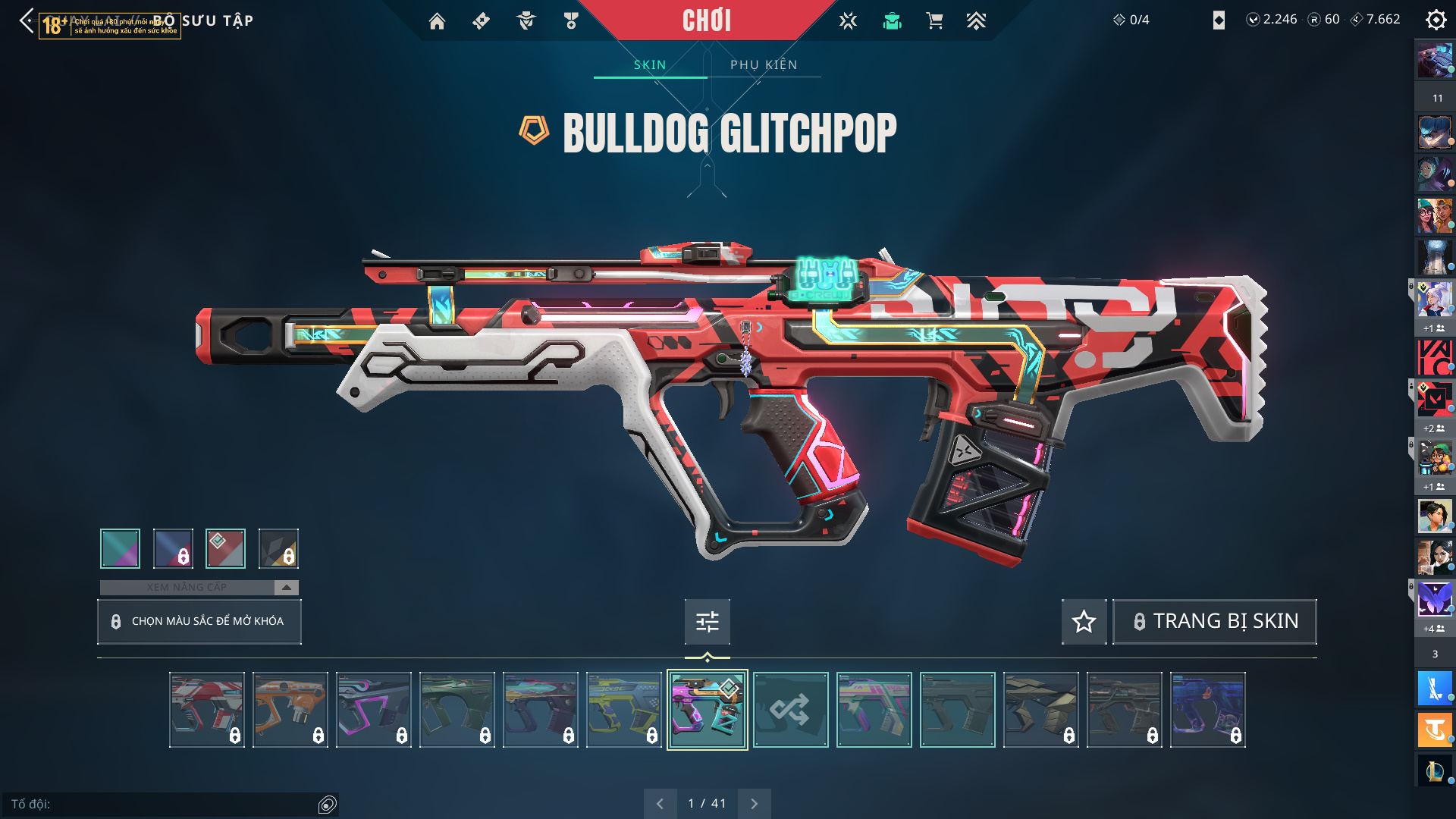Select the red-white color variant swatch
The width and height of the screenshot is (1456, 819).
click(225, 548)
